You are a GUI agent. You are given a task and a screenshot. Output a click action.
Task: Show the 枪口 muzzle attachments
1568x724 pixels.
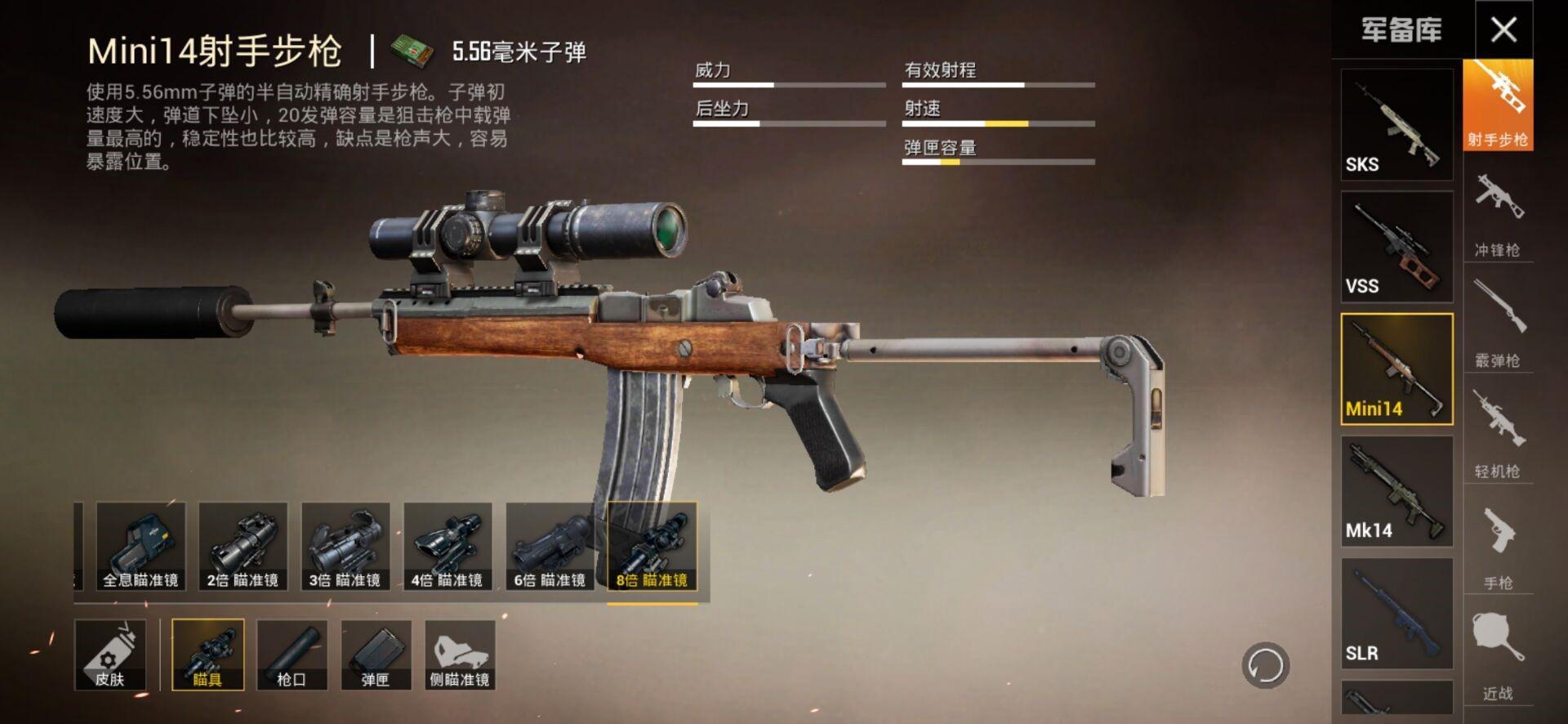pos(292,655)
